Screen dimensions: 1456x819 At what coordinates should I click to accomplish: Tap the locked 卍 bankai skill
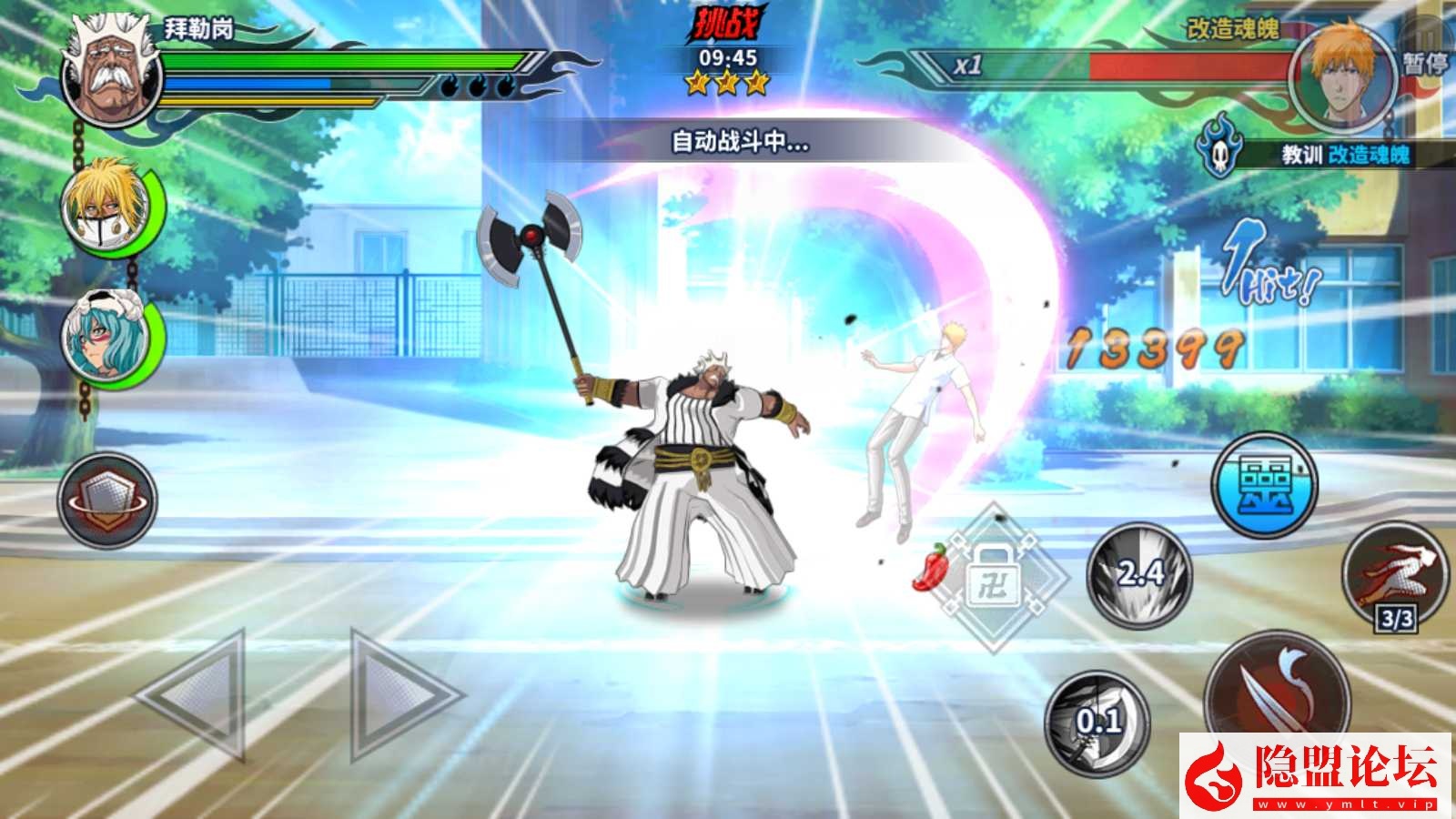pyautogui.click(x=996, y=578)
